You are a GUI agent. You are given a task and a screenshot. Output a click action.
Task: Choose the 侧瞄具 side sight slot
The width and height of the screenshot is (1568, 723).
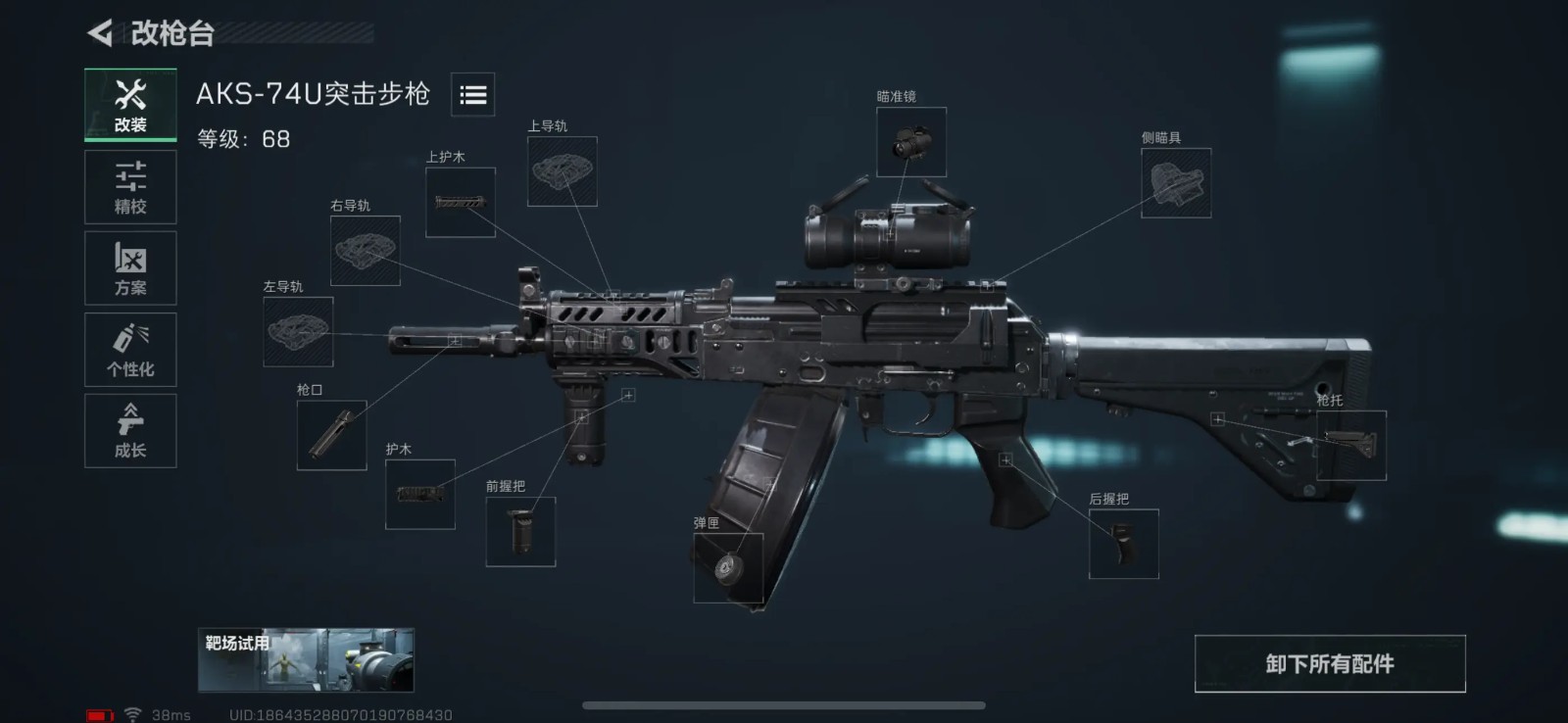click(x=1176, y=183)
